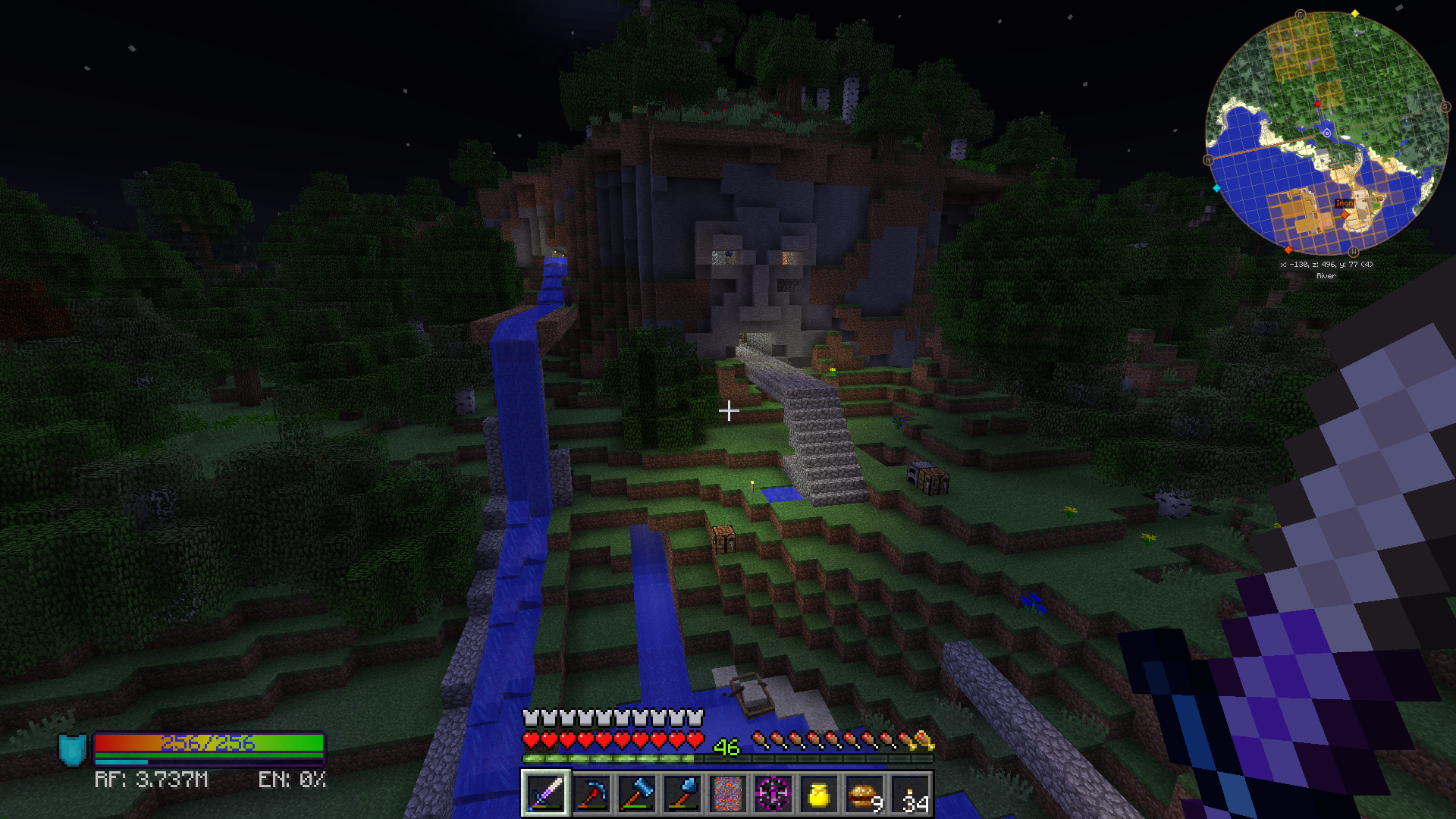Viewport: 1456px width, 819px height.
Task: Choose the torch stack hotbar slot
Action: point(911,794)
